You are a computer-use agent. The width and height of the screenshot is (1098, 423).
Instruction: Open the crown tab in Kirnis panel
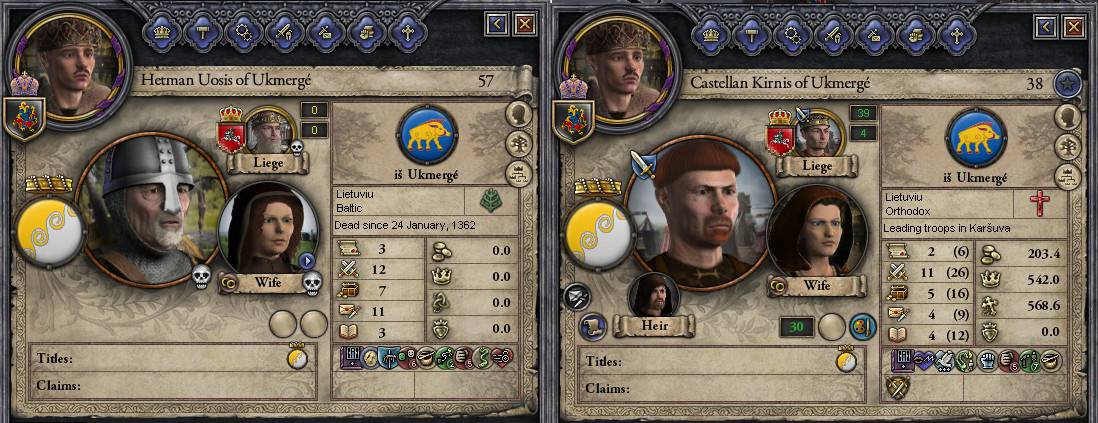(x=712, y=34)
